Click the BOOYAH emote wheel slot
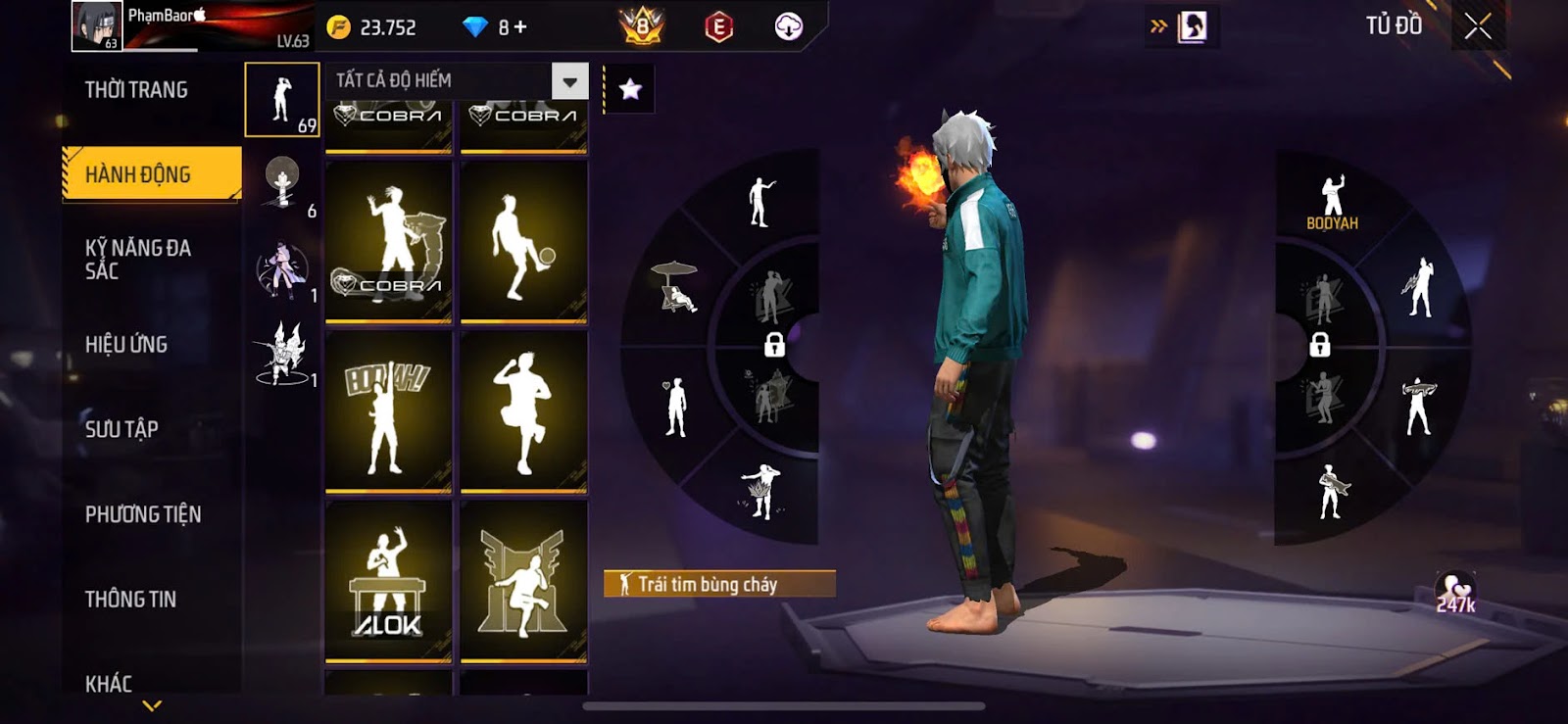Viewport: 1568px width, 724px height. [1332, 203]
